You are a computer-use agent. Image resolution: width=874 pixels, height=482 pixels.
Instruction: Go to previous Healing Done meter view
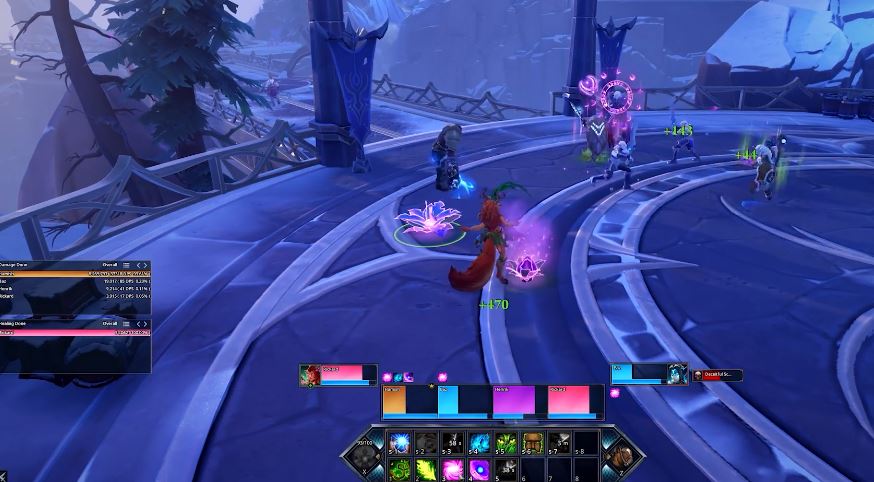[x=138, y=323]
